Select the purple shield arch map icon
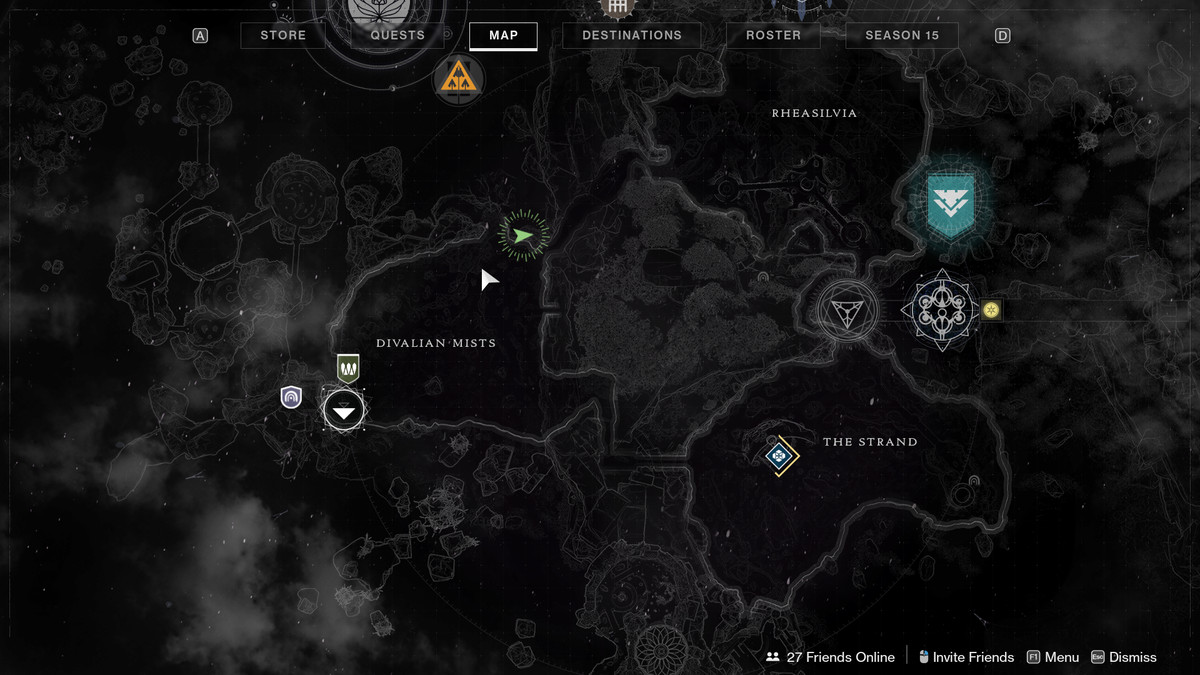This screenshot has height=675, width=1200. click(291, 398)
